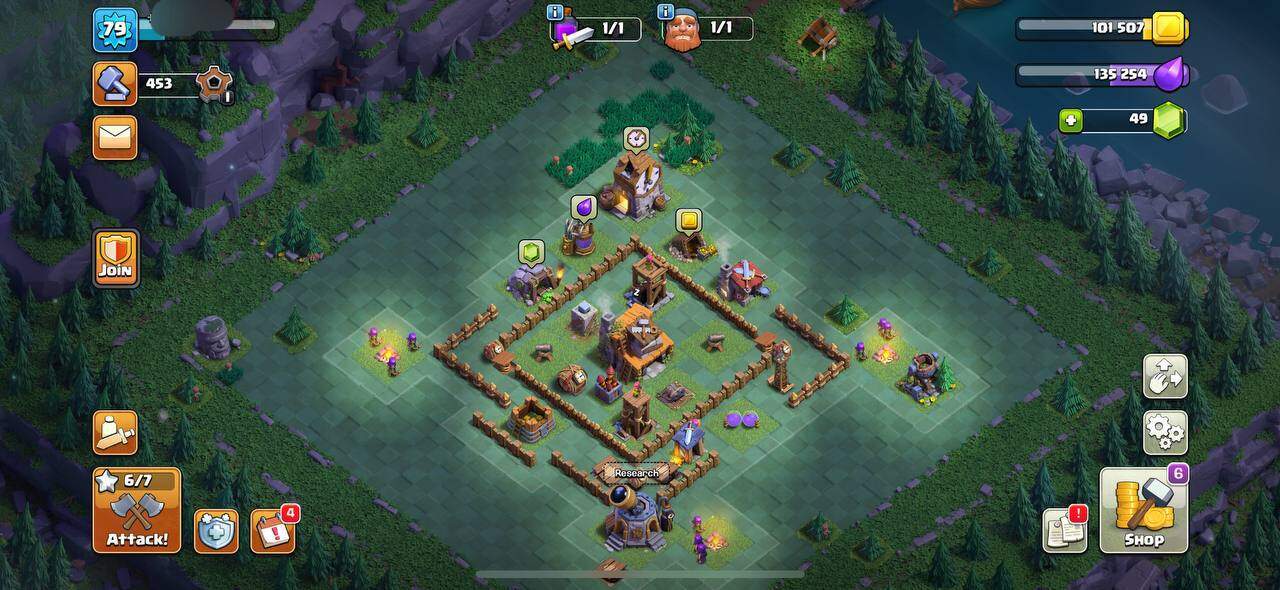Viewport: 1280px width, 590px height.
Task: Start a battle with the Attack! button
Action: (137, 510)
